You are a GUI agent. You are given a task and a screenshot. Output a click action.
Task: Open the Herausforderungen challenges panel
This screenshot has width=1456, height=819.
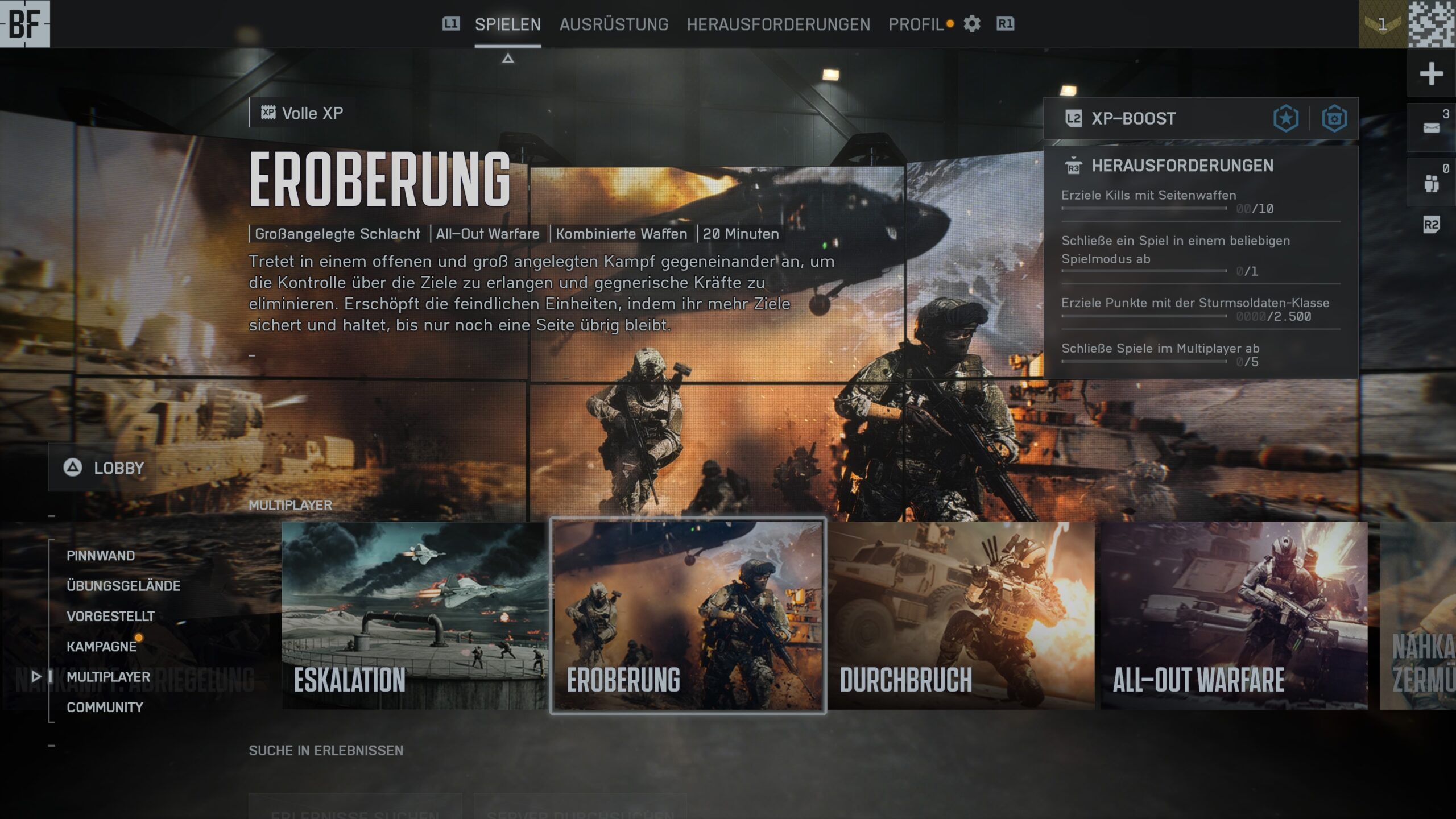click(1182, 166)
